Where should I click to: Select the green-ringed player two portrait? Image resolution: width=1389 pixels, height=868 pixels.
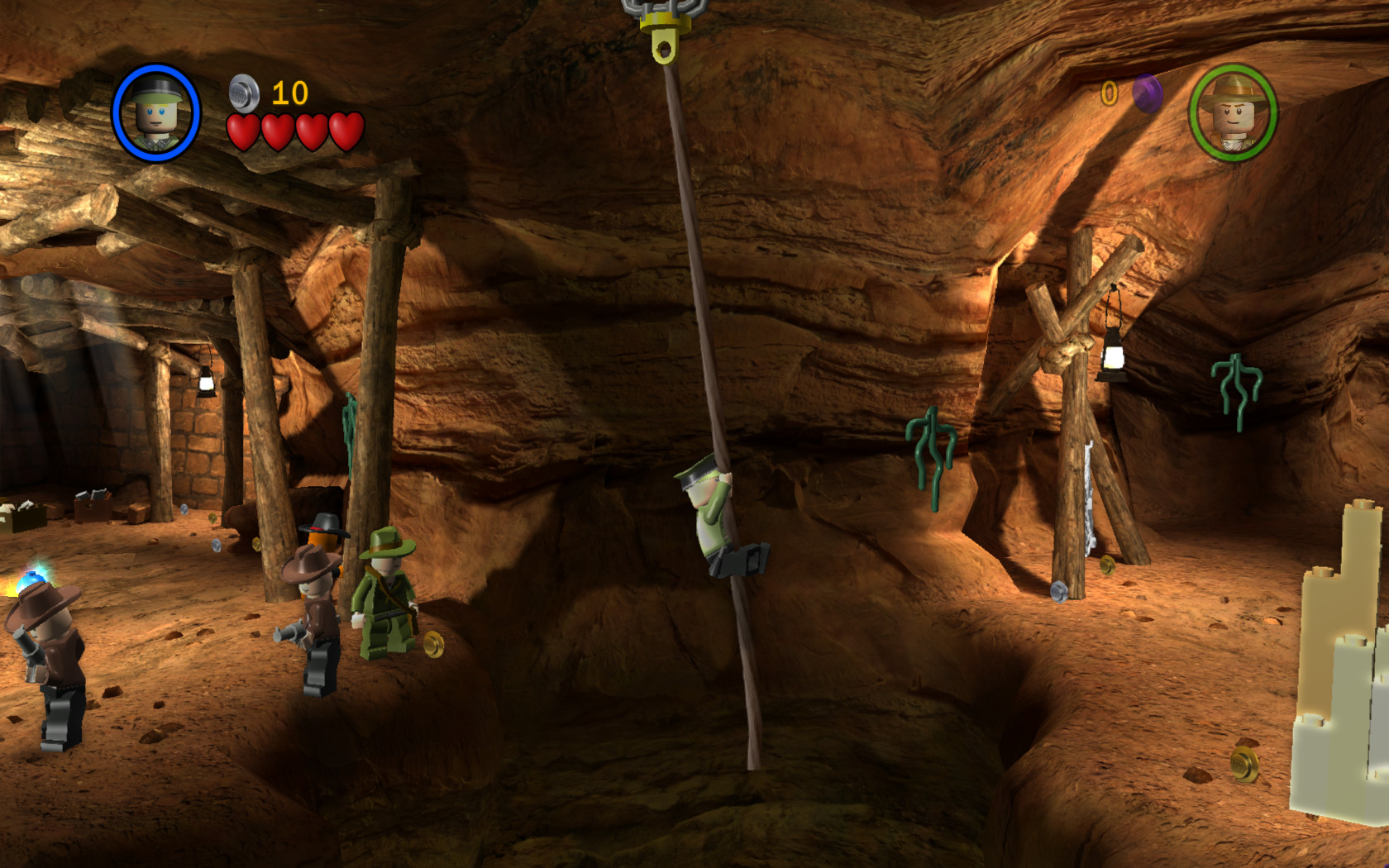[x=1234, y=112]
